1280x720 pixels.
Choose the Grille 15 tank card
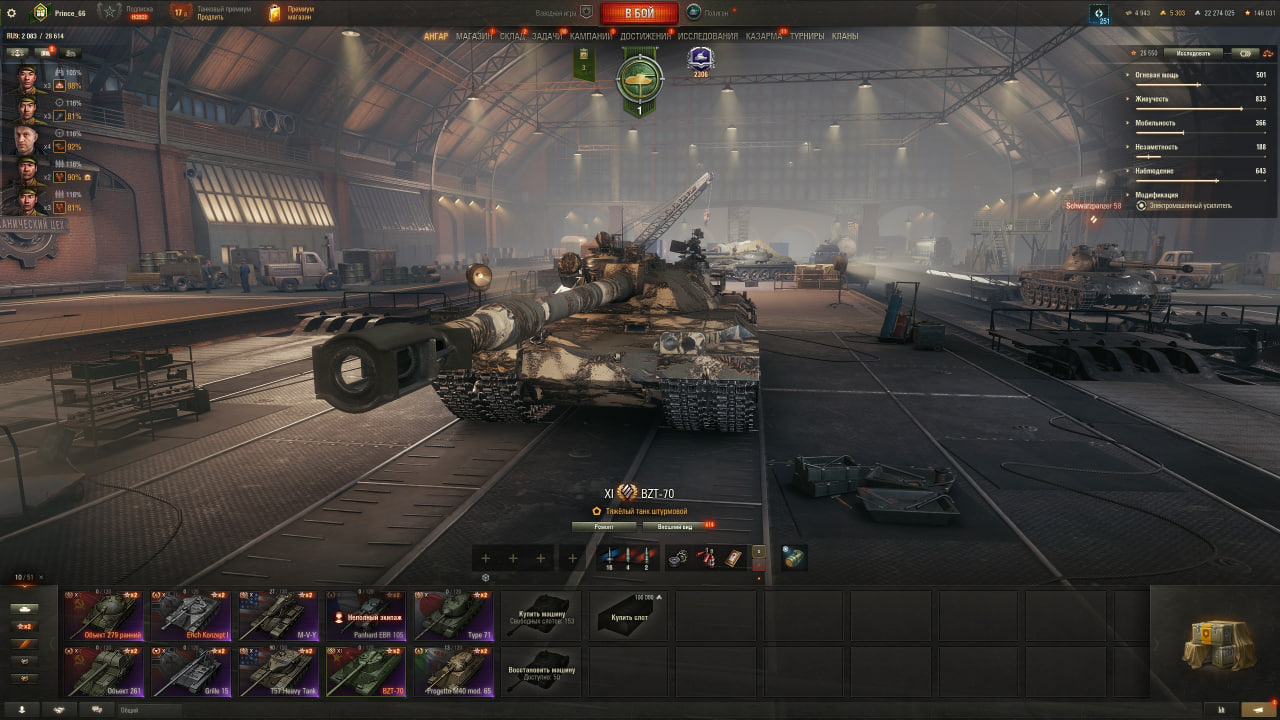[191, 671]
